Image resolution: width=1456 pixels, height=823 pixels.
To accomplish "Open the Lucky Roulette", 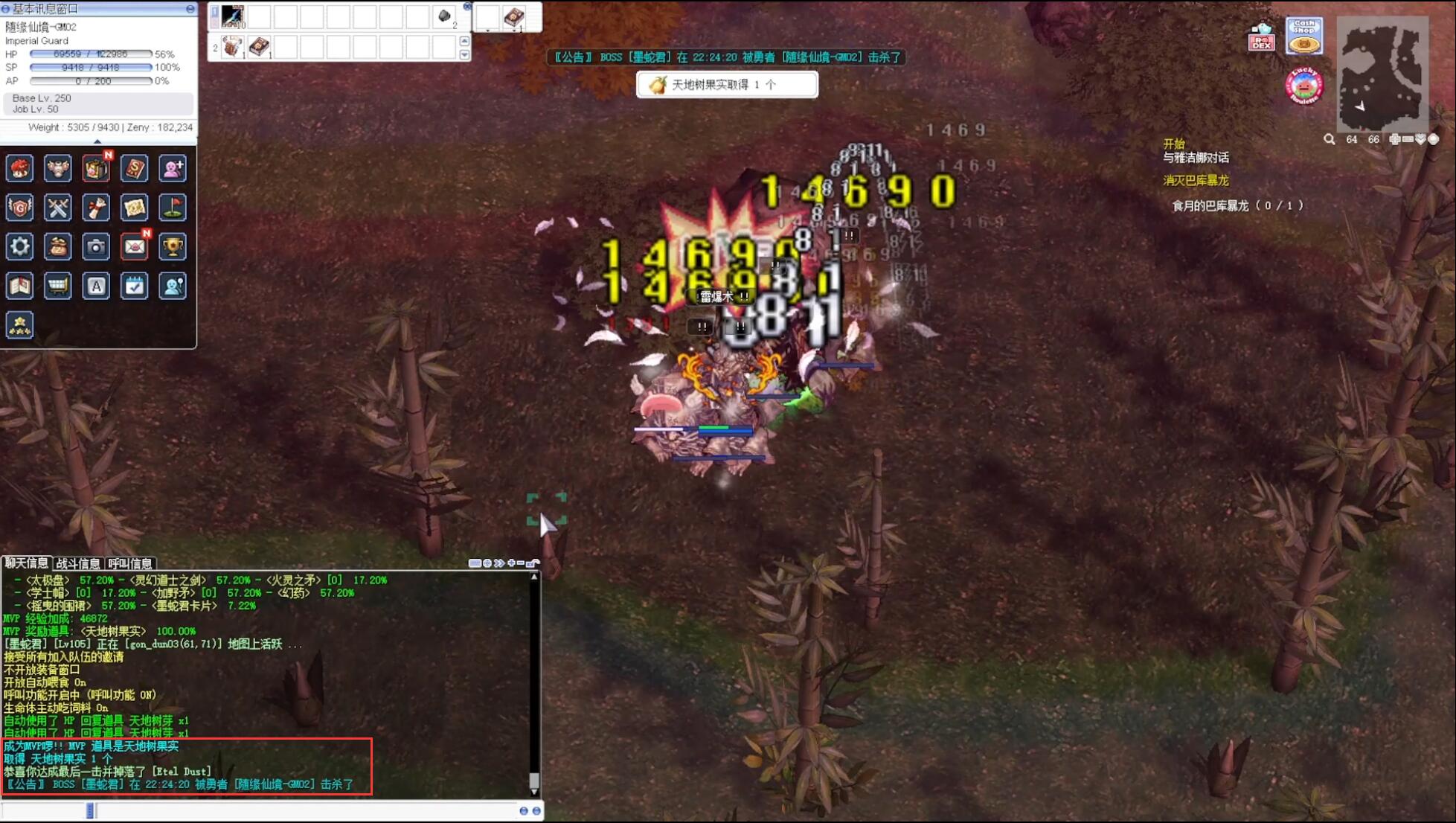I will click(x=1303, y=87).
